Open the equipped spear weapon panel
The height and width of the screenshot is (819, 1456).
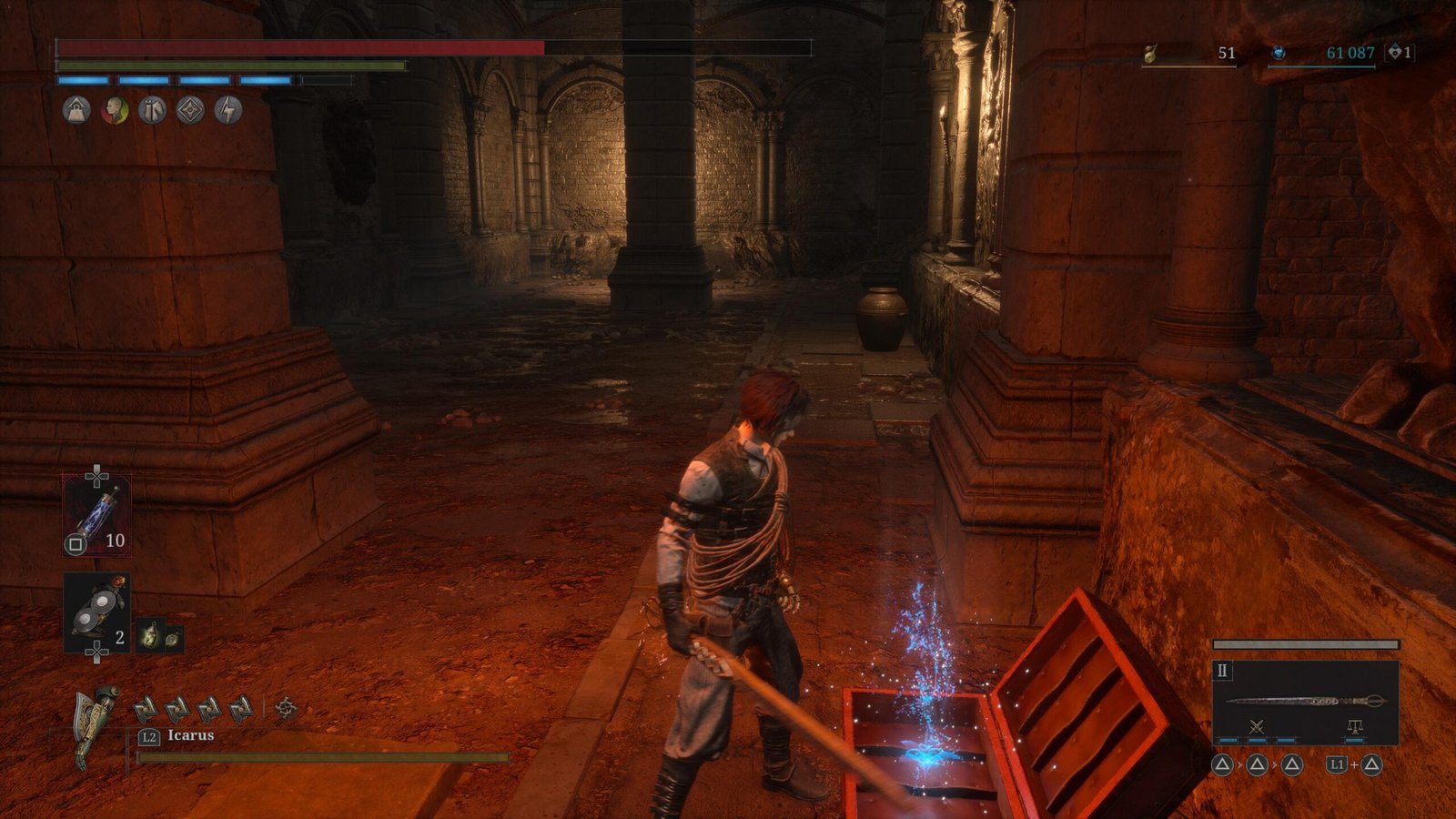click(1305, 702)
